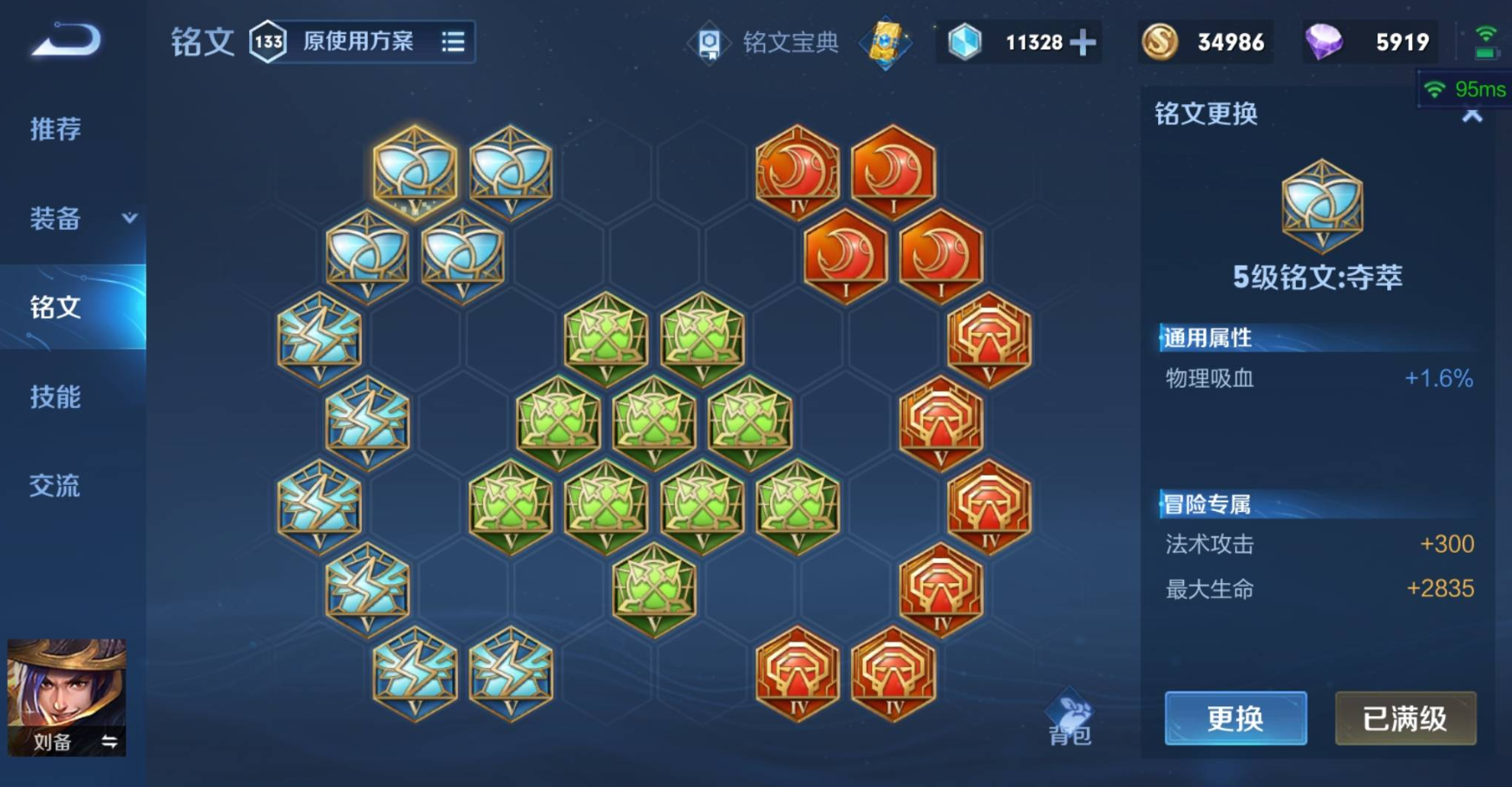Switch hero via 刘备 portrait

tap(67, 697)
